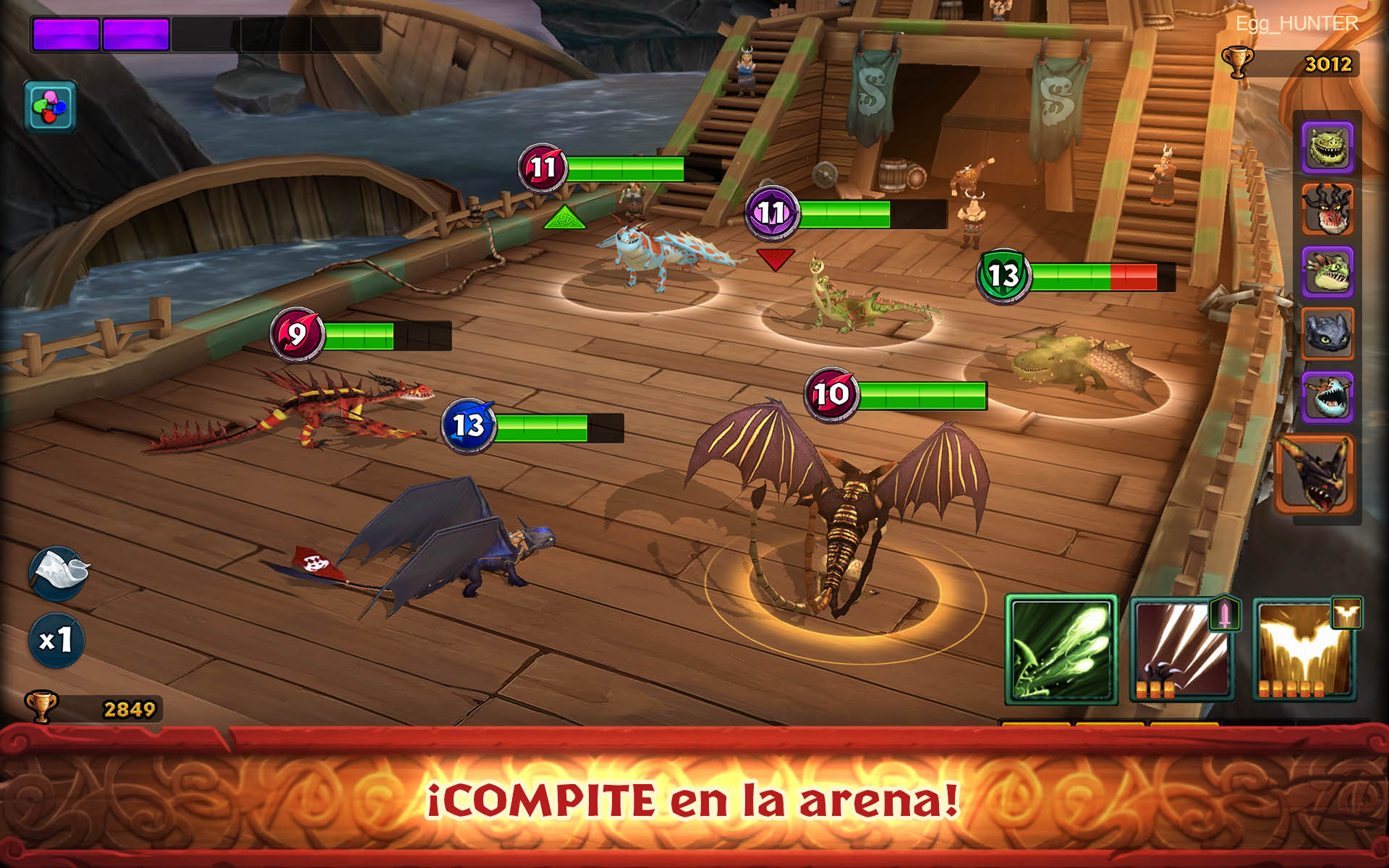This screenshot has height=868, width=1389.
Task: Tap the white surrender flag
Action: [56, 571]
